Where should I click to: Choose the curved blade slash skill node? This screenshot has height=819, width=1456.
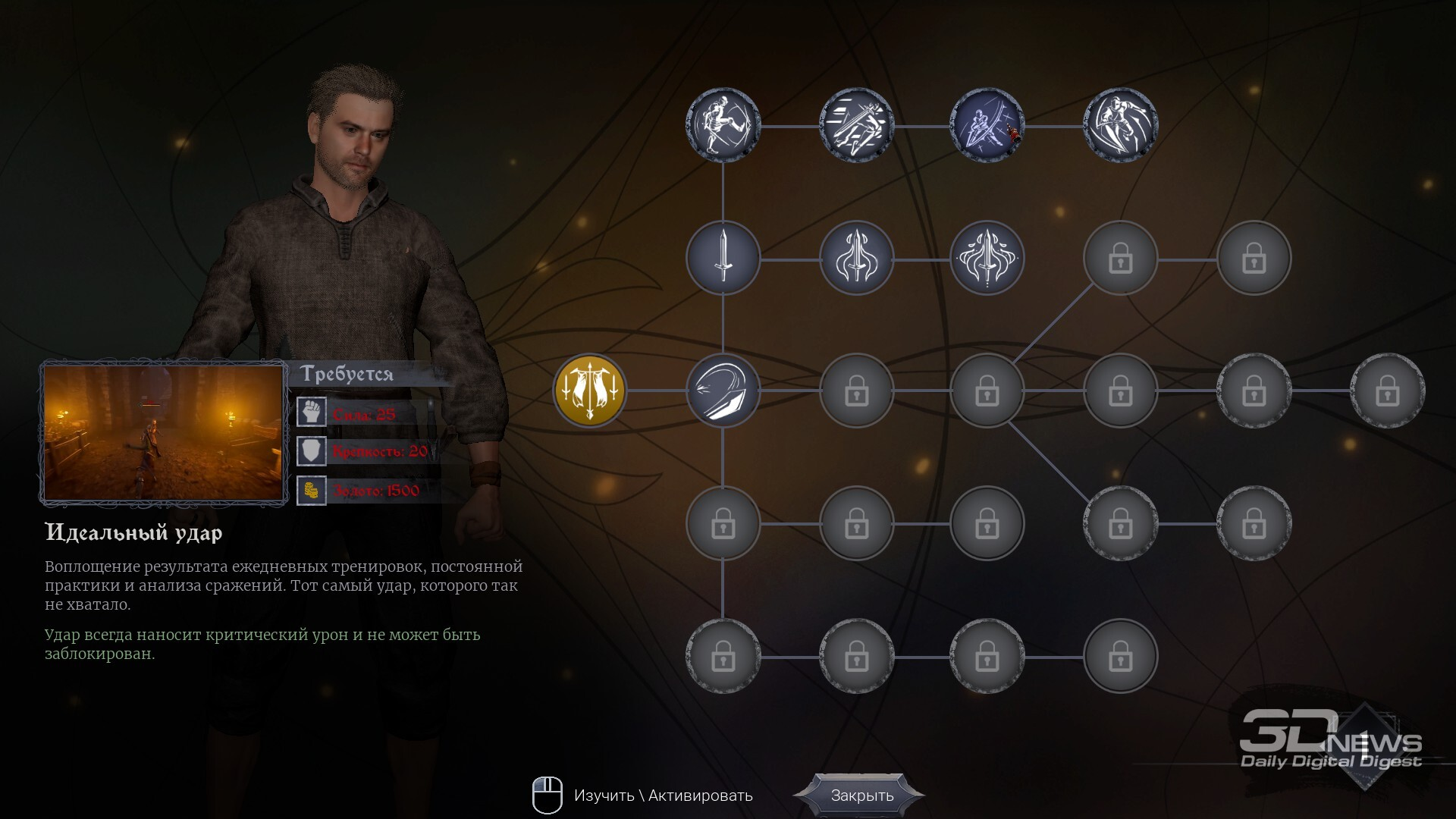(723, 391)
